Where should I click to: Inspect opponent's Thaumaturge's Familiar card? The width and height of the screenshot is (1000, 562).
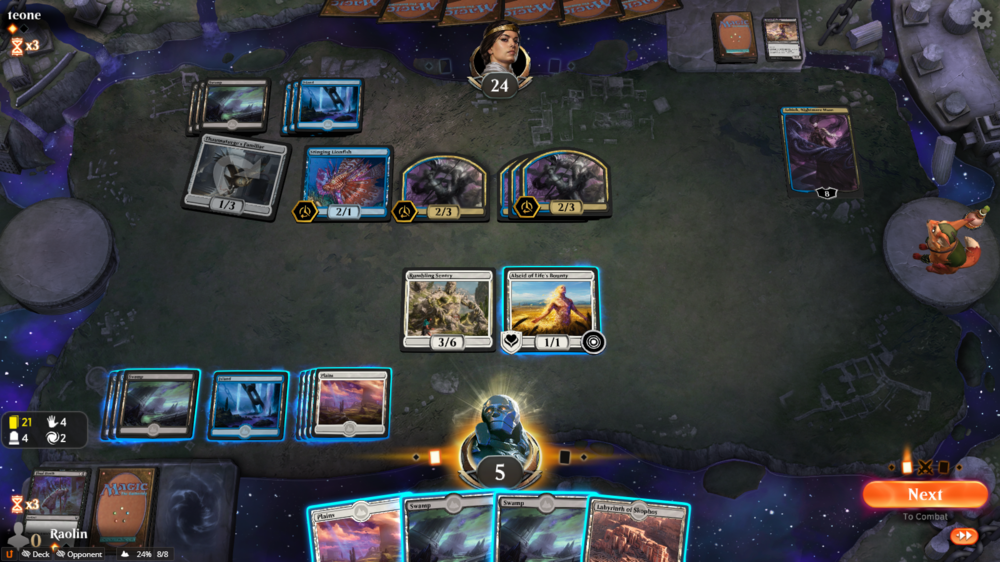click(x=235, y=177)
